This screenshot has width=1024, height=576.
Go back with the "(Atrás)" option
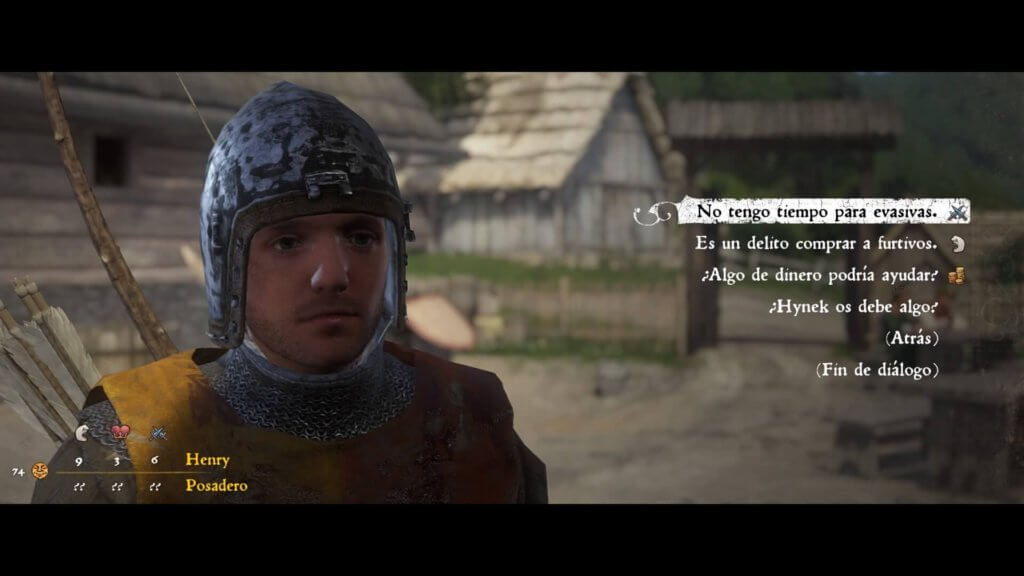[911, 338]
